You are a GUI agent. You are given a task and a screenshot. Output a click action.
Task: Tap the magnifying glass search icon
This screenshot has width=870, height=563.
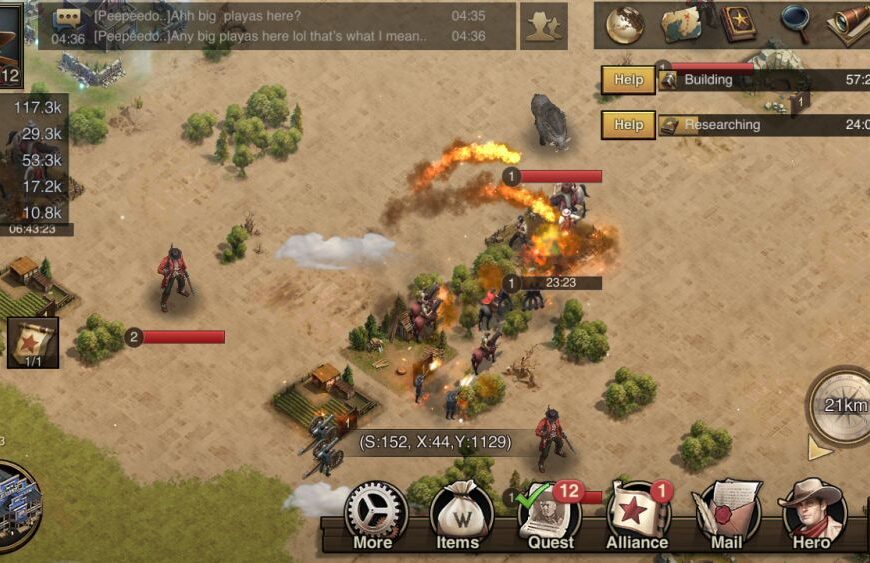point(795,22)
